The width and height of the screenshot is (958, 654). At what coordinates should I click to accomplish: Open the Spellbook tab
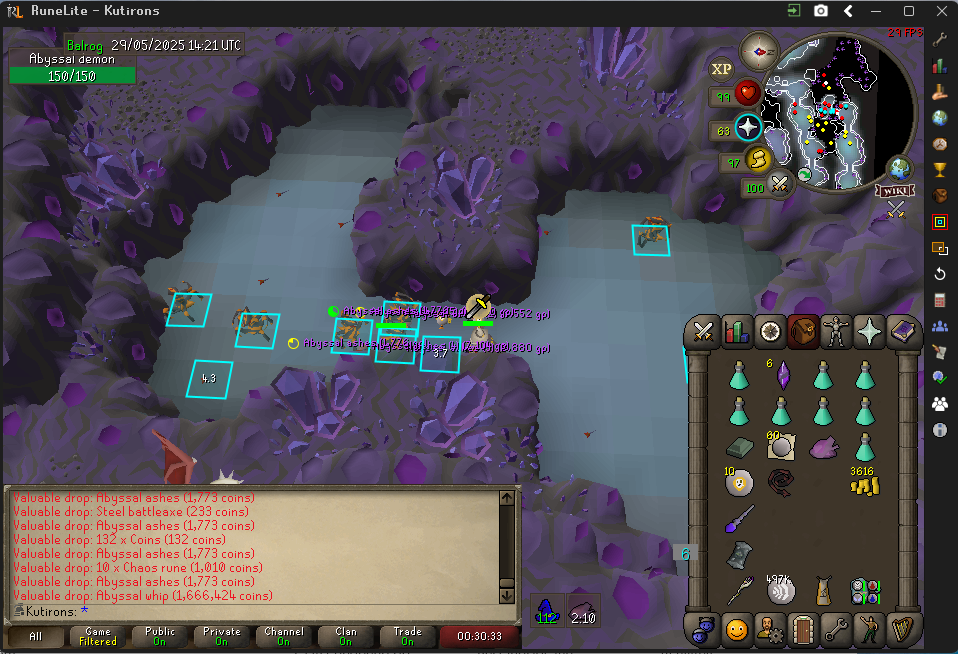tap(903, 331)
